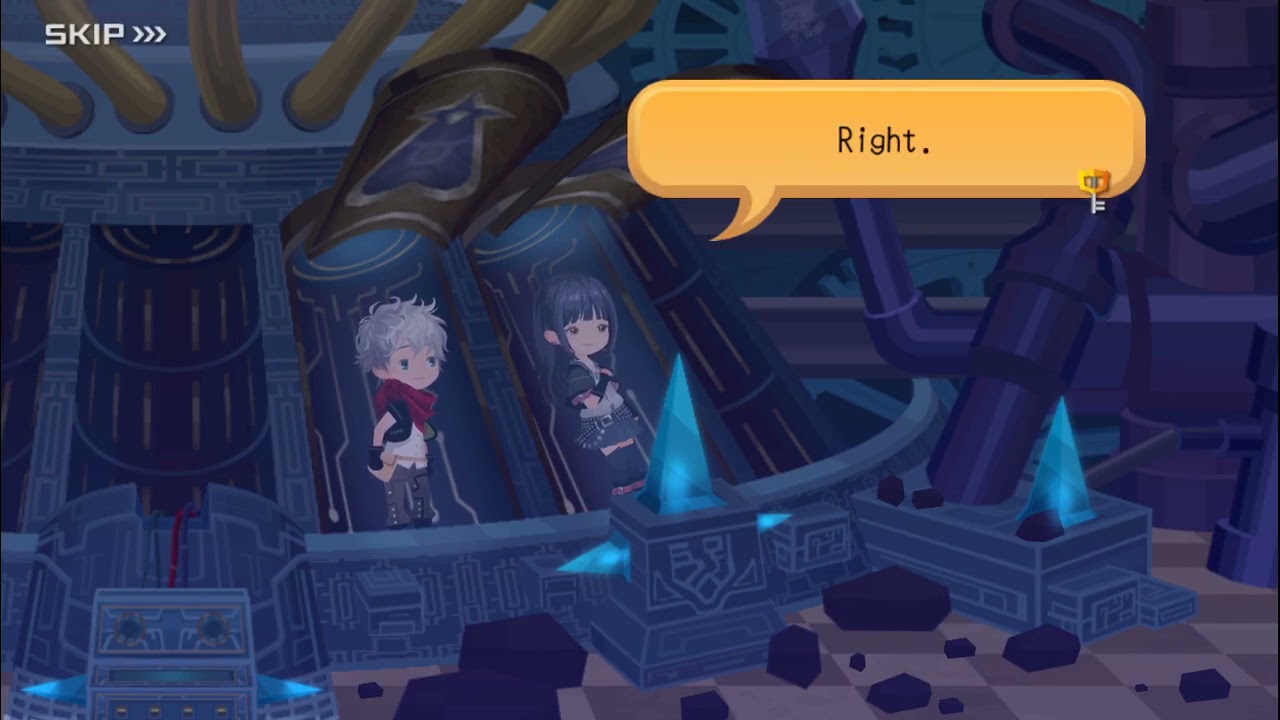This screenshot has width=1280, height=720.
Task: Tap the keyblade continue icon on the bubble
Action: [x=1095, y=190]
